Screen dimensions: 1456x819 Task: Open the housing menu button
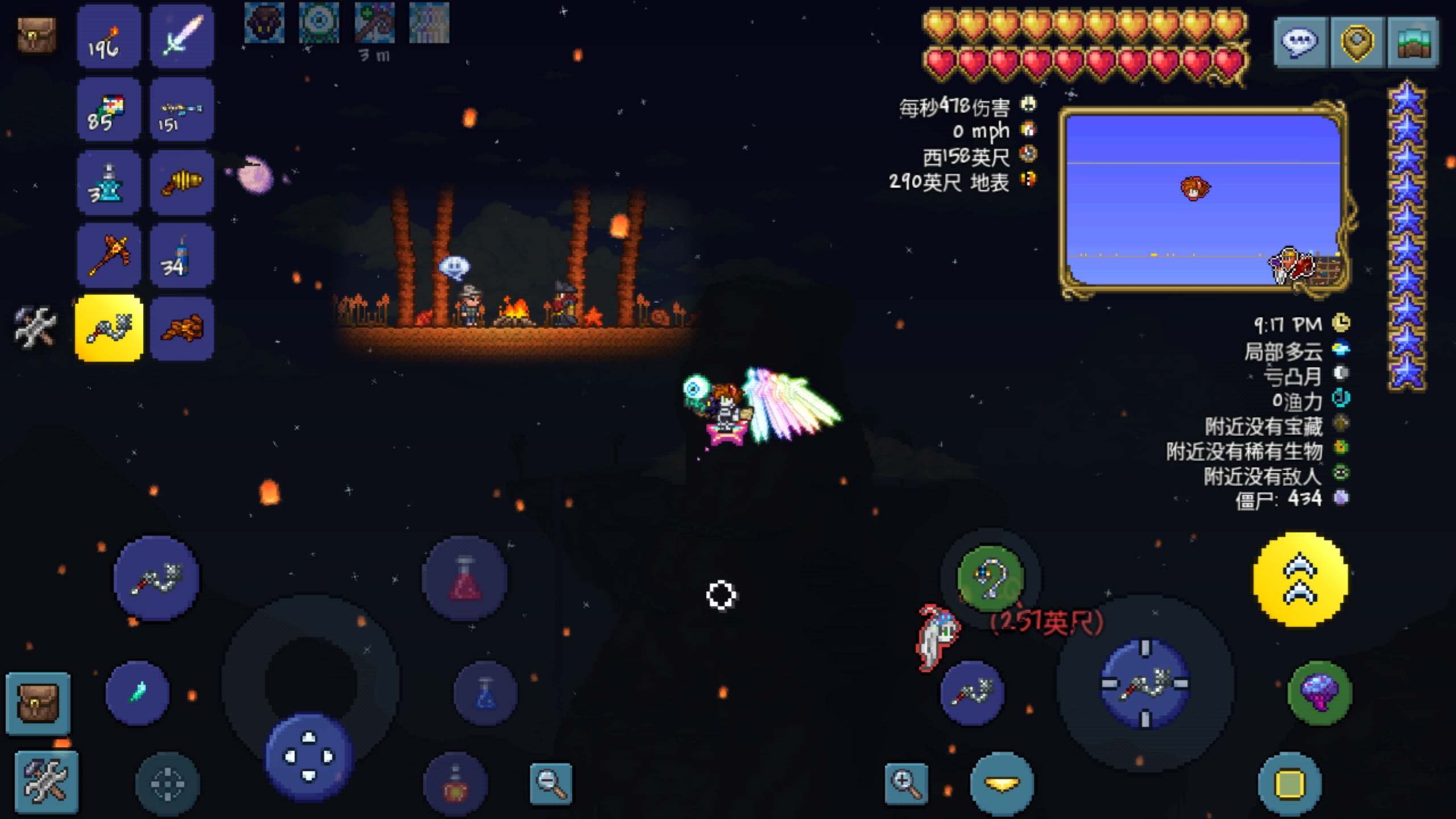tap(1413, 43)
